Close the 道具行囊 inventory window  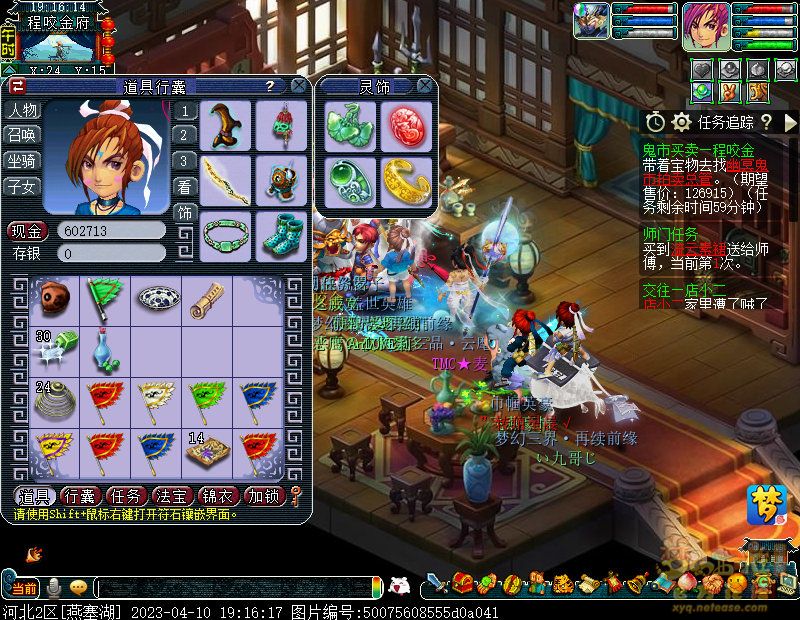coord(297,86)
